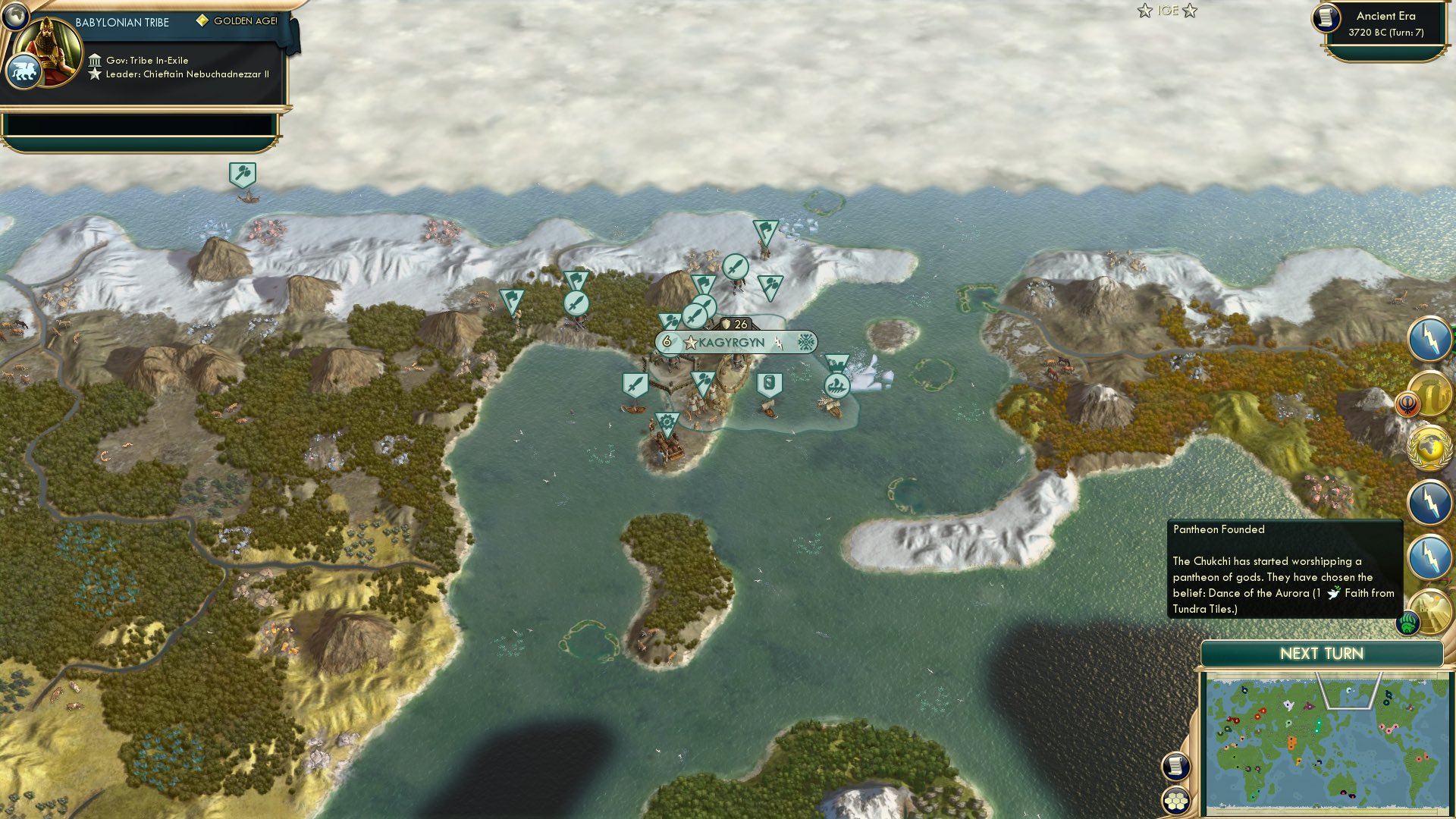Toggle IGE using the right star icon
Viewport: 1456px width, 819px height.
[1191, 11]
